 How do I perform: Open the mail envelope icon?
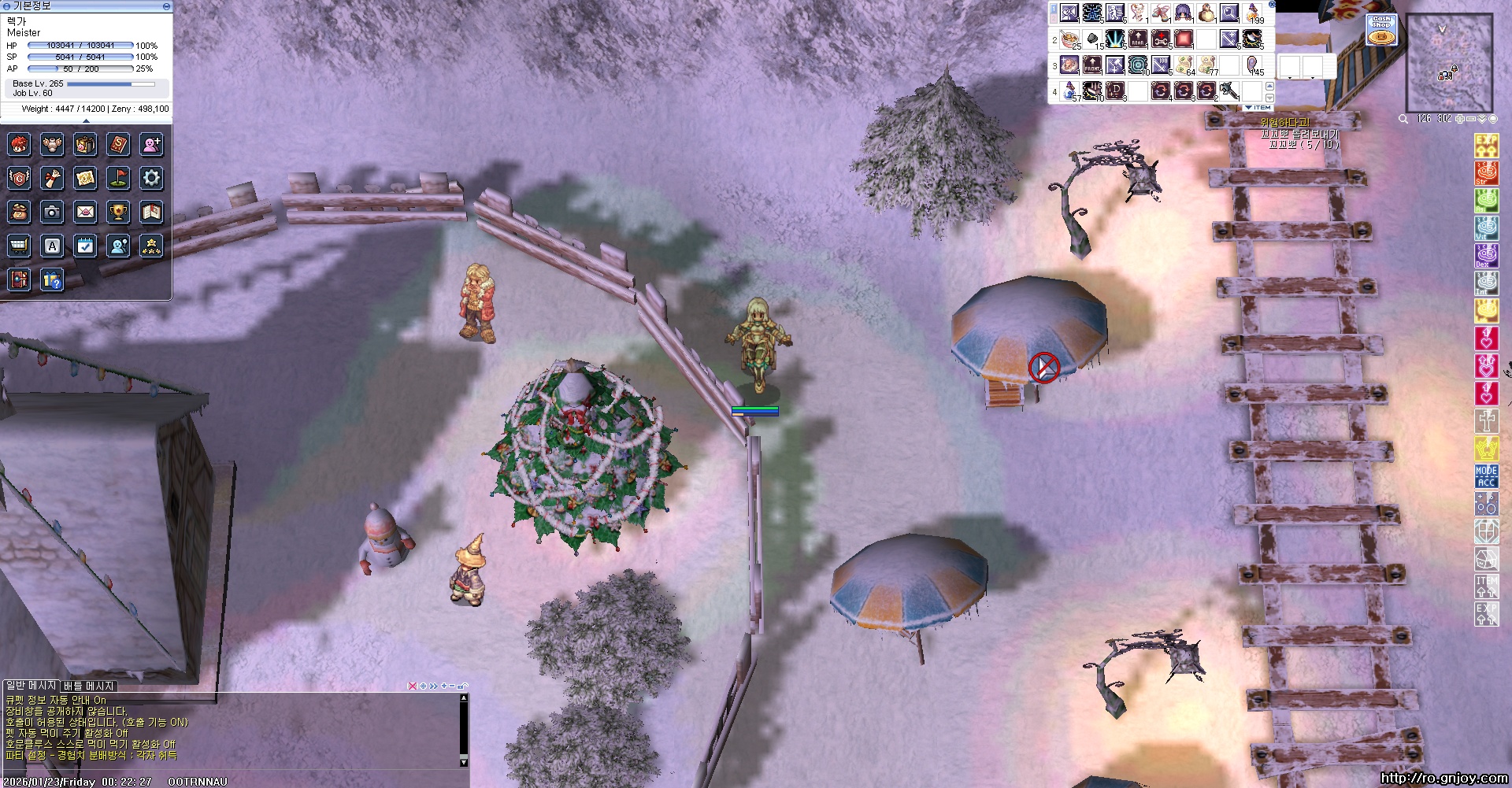85,212
